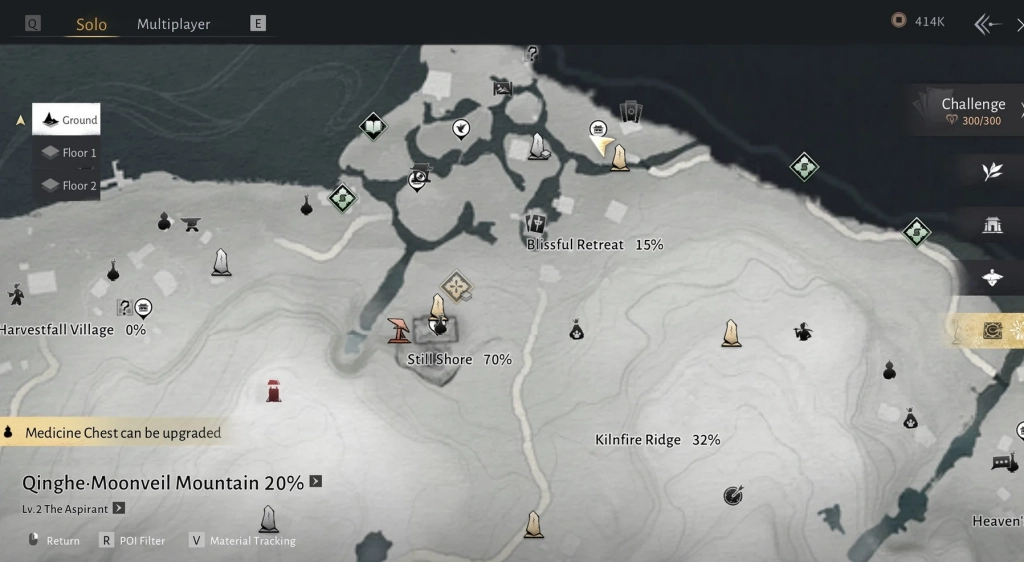This screenshot has height=562, width=1024.
Task: Switch to the Multiplayer tab
Action: [173, 24]
